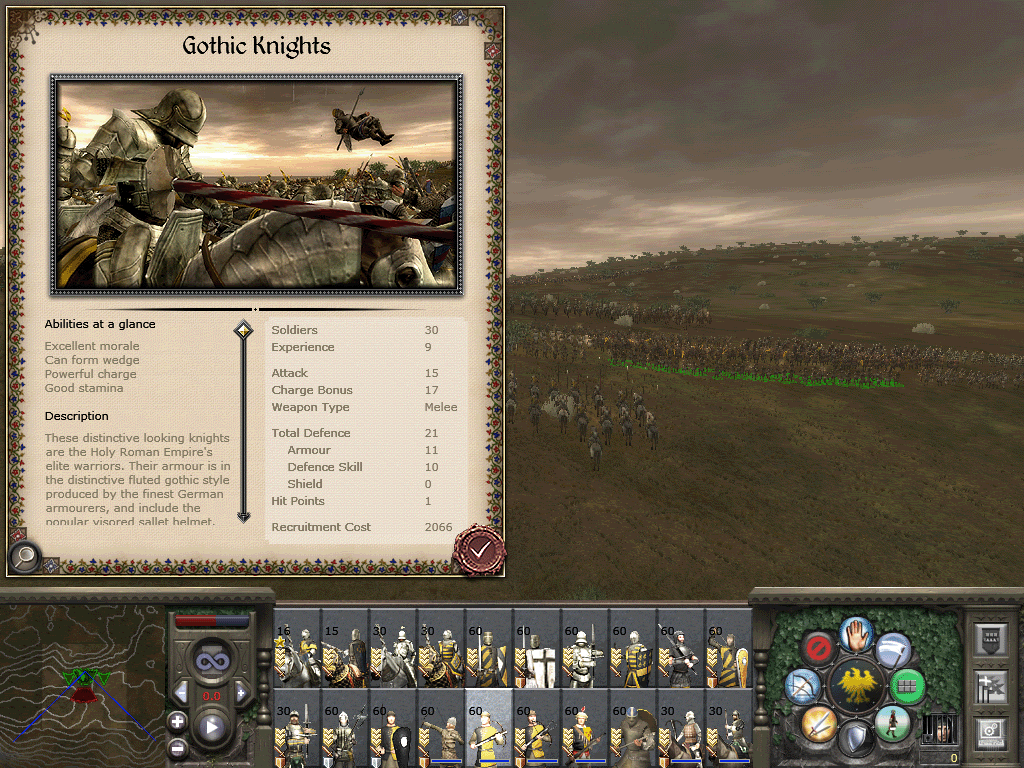Image resolution: width=1024 pixels, height=768 pixels.
Task: Increase the battle speed
Action: click(x=241, y=693)
